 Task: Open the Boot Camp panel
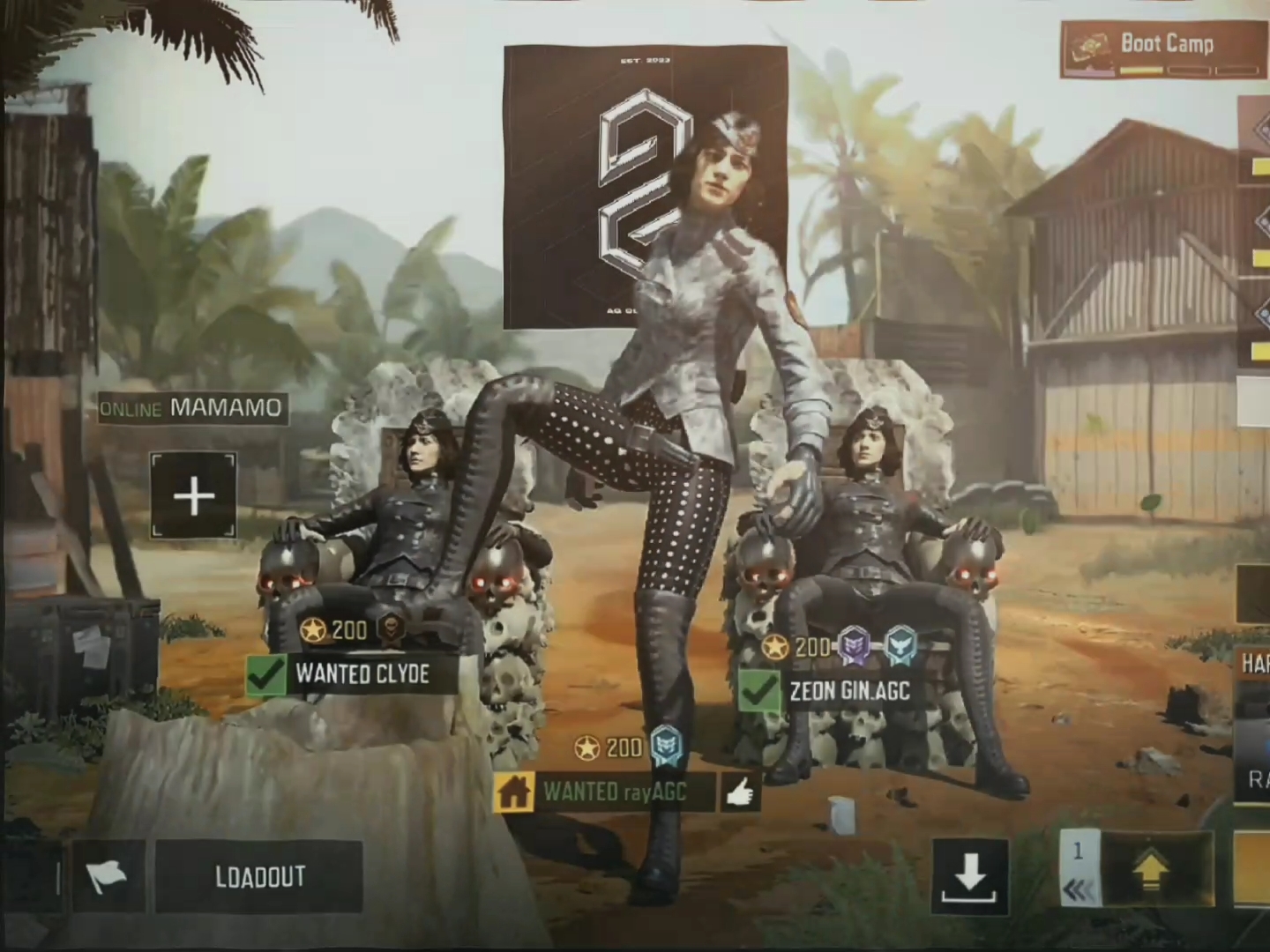point(1163,49)
